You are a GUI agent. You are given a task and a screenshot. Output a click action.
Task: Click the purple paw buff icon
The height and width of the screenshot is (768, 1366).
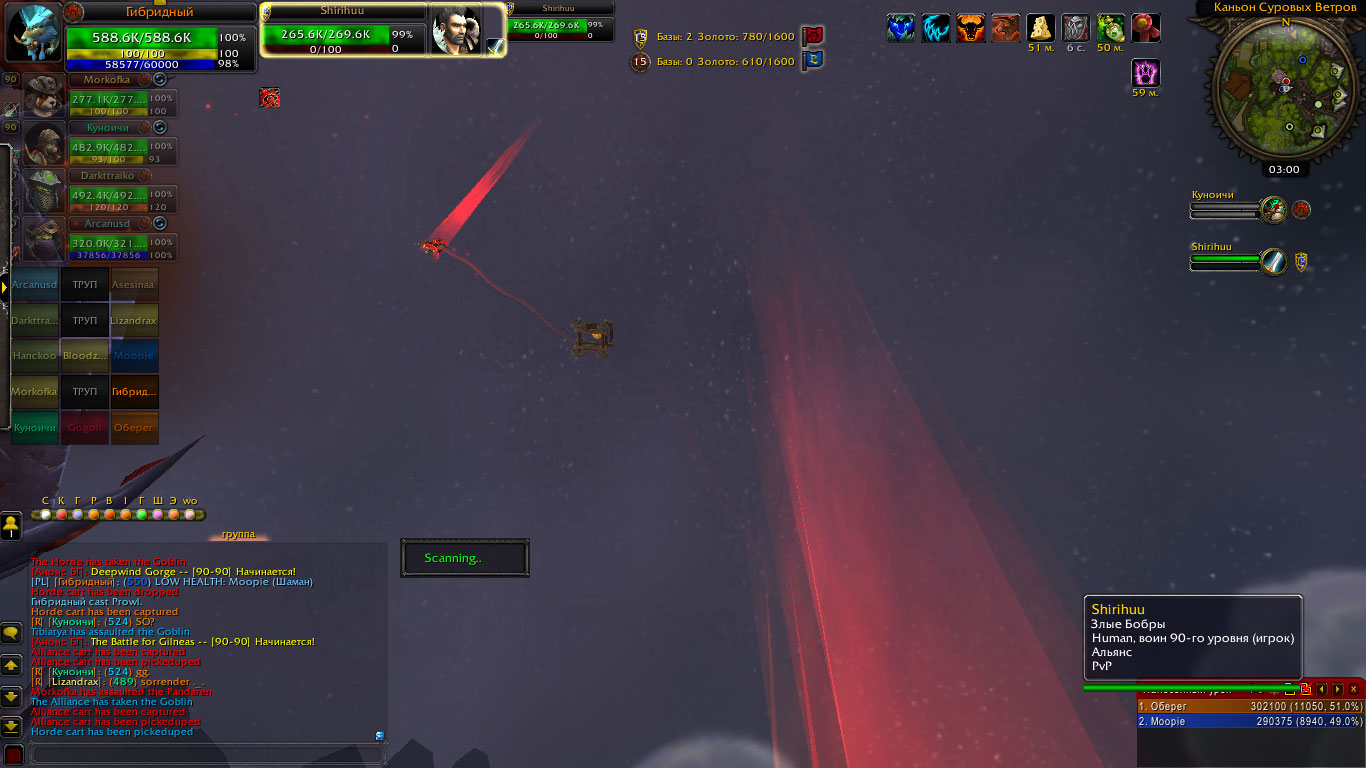tap(1145, 73)
